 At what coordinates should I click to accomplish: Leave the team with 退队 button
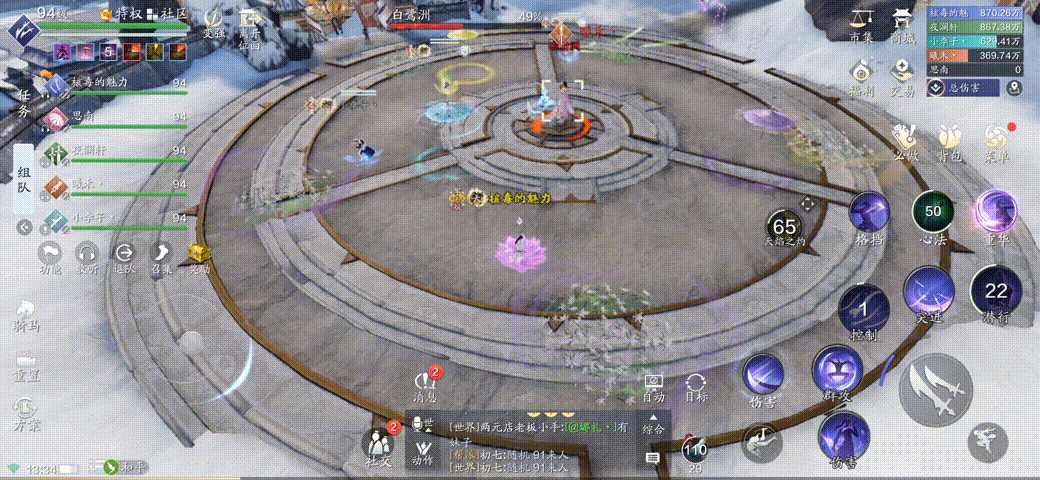[124, 257]
